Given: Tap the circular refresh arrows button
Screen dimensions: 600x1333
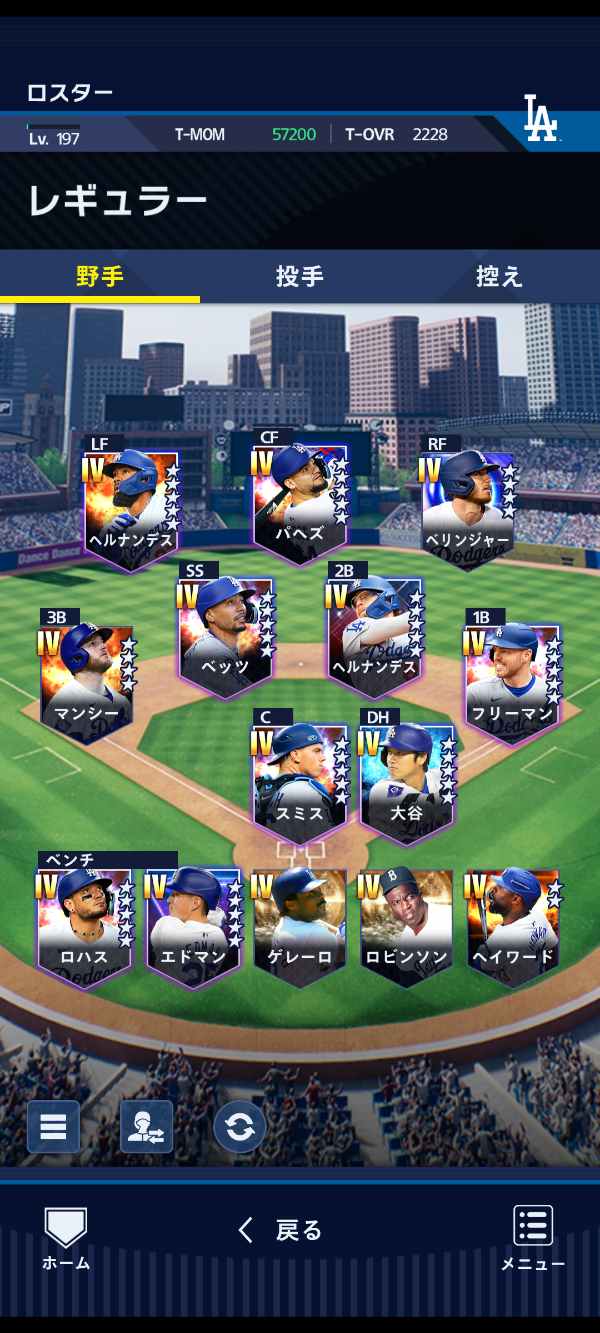Looking at the screenshot, I should (x=239, y=1127).
